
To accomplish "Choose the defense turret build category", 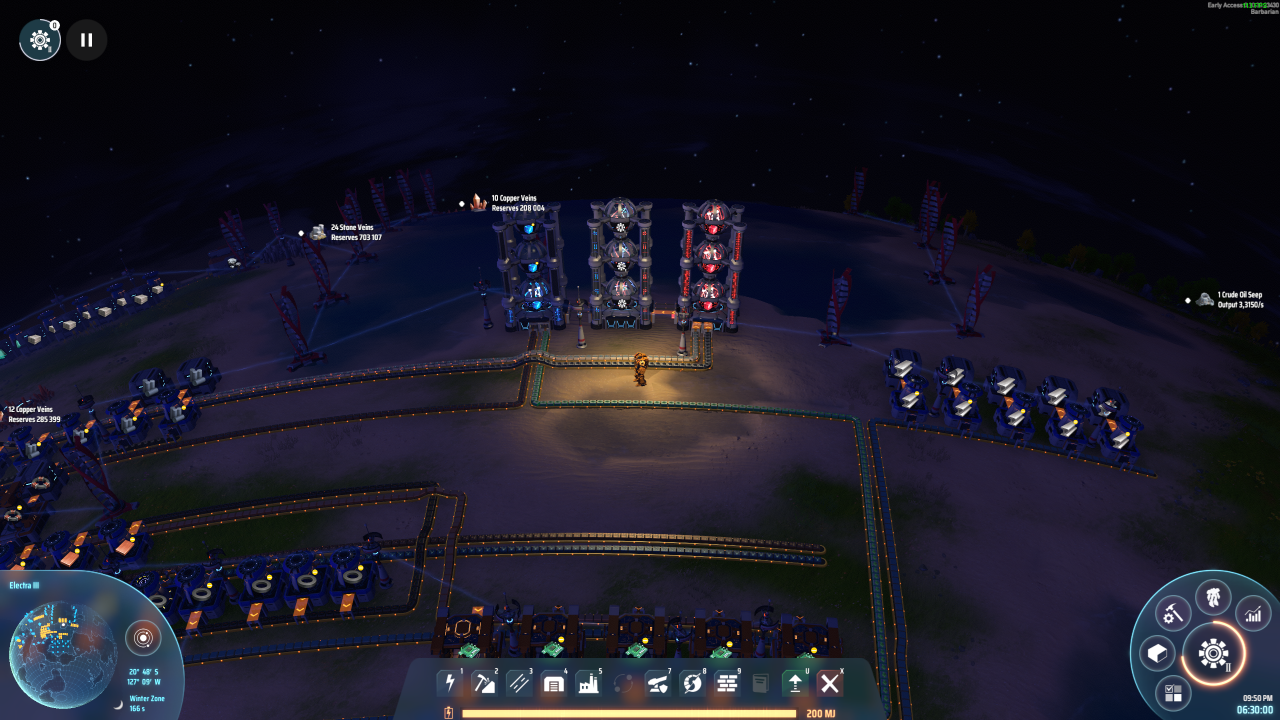I will click(x=657, y=683).
